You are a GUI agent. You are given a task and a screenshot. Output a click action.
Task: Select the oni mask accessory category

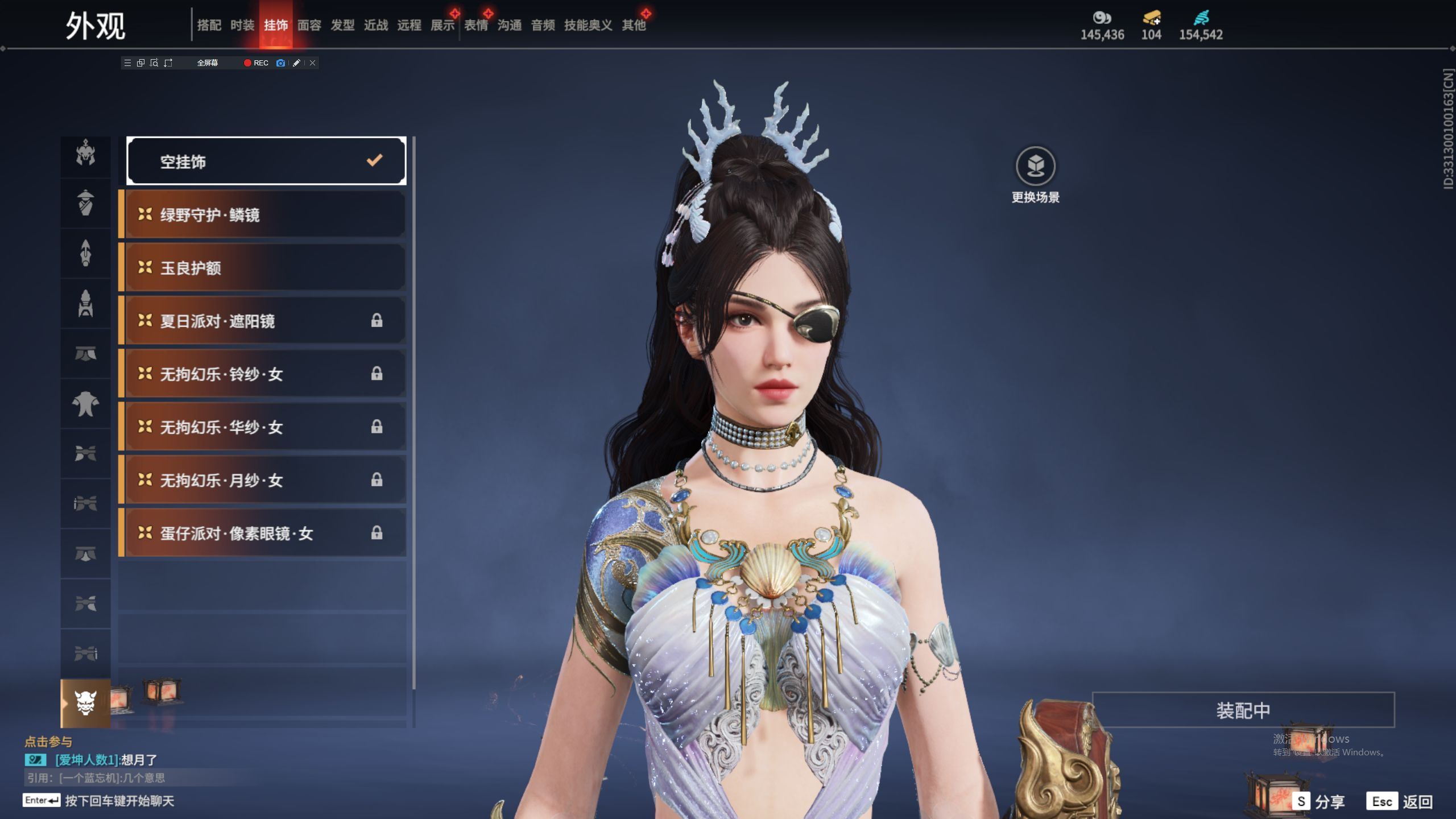[x=86, y=704]
